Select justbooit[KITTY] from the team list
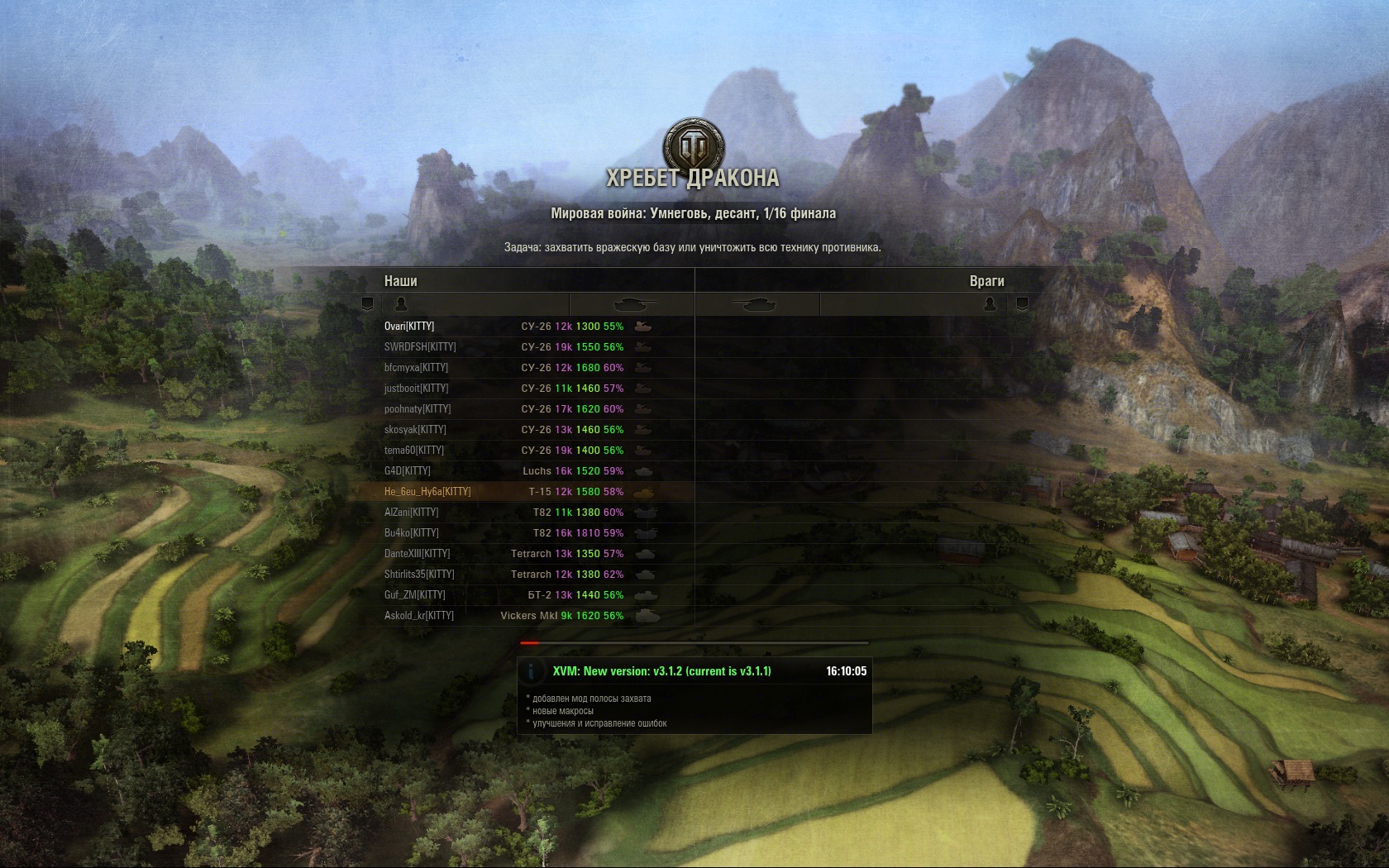Screen dimensions: 1389x868 click(416, 389)
